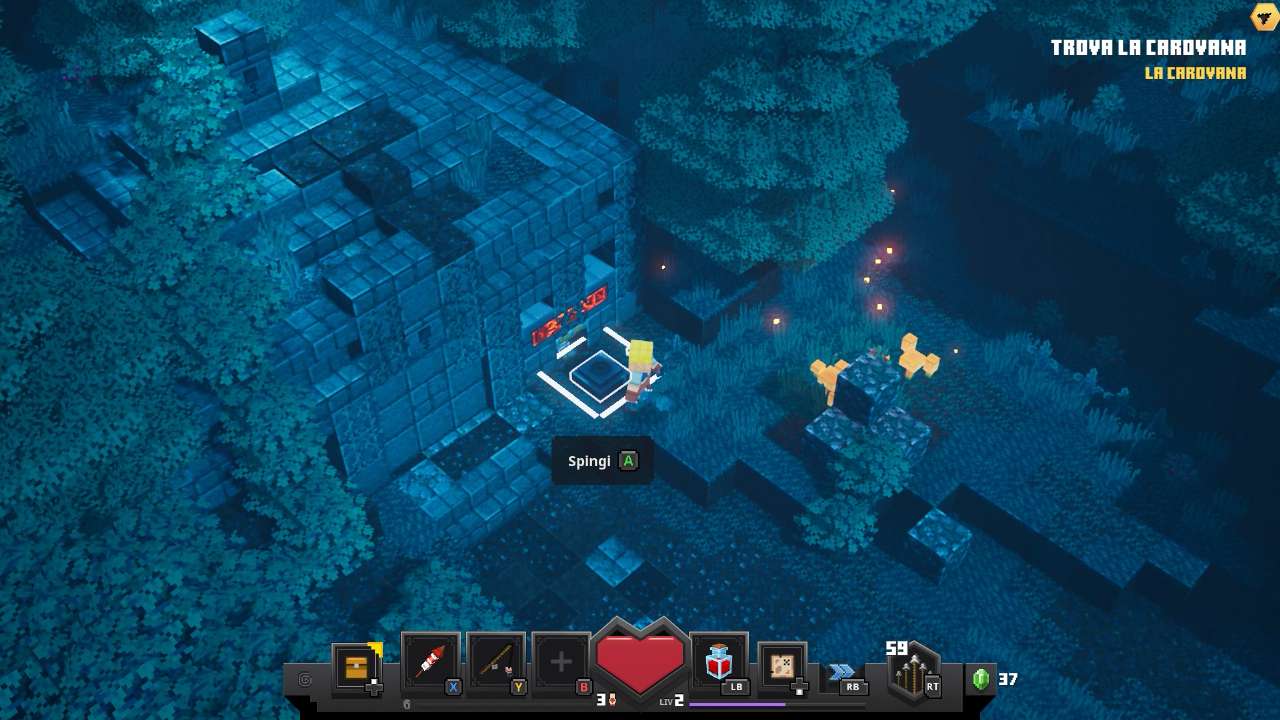Use the firework arrow artifact
1280x720 pixels.
pos(430,662)
